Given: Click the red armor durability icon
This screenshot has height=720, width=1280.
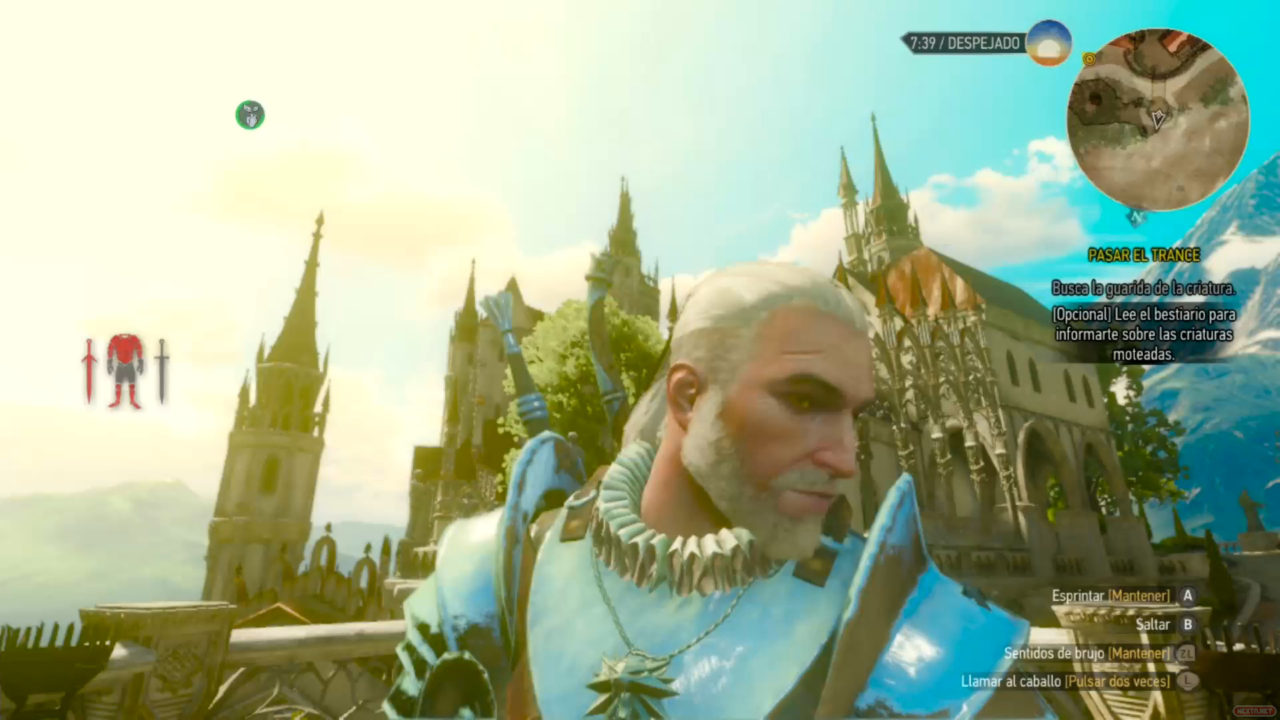Looking at the screenshot, I should [126, 371].
